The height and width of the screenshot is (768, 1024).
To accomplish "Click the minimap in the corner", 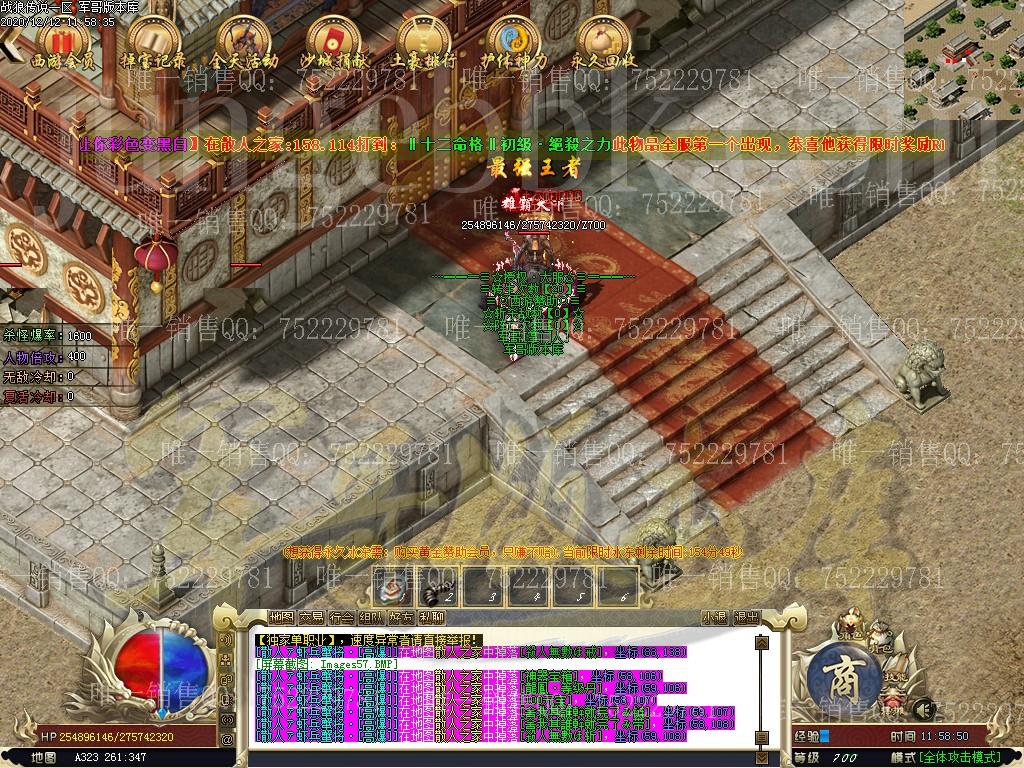I will coord(964,60).
